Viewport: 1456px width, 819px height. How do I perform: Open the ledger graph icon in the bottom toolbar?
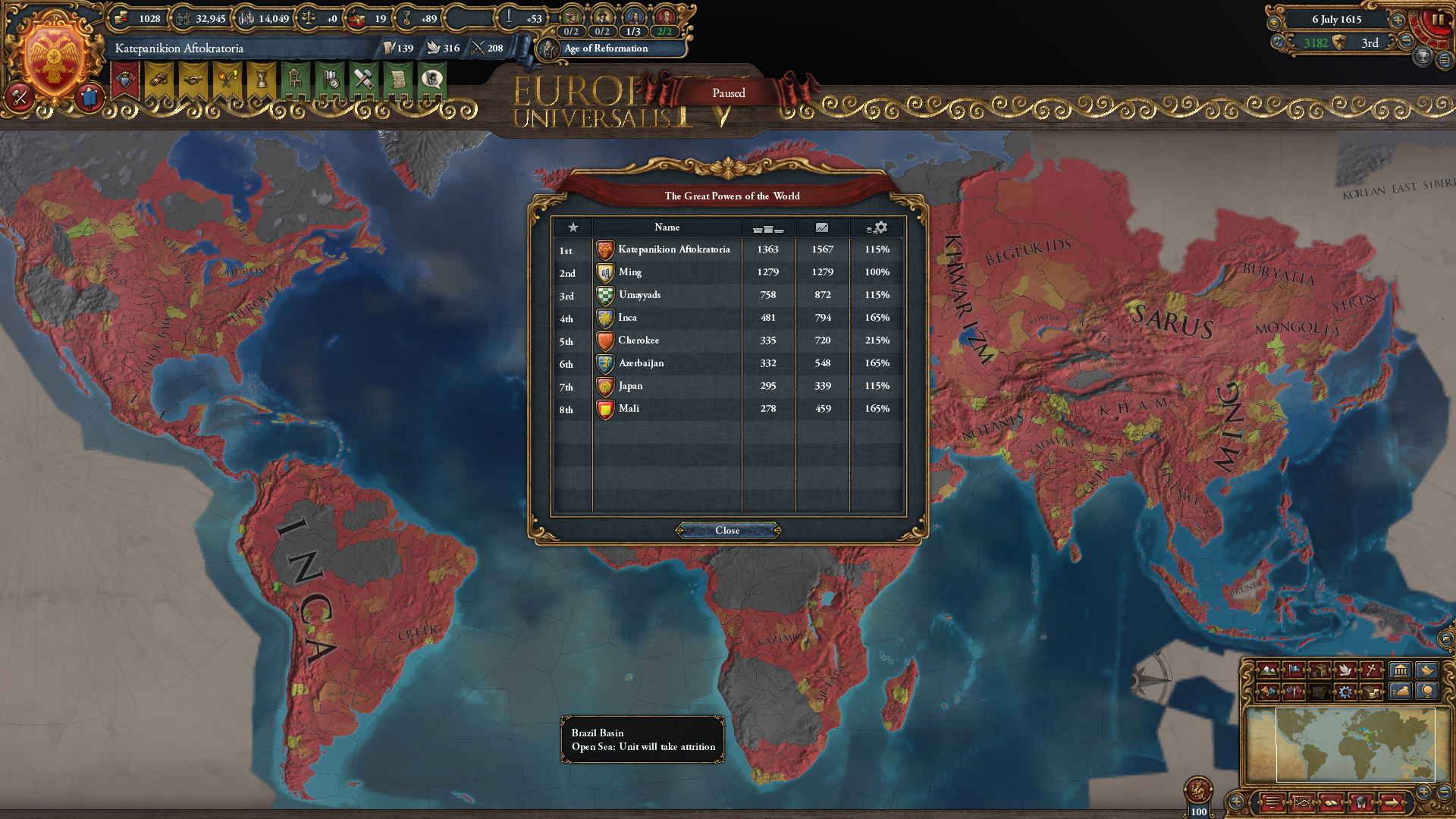1303,802
